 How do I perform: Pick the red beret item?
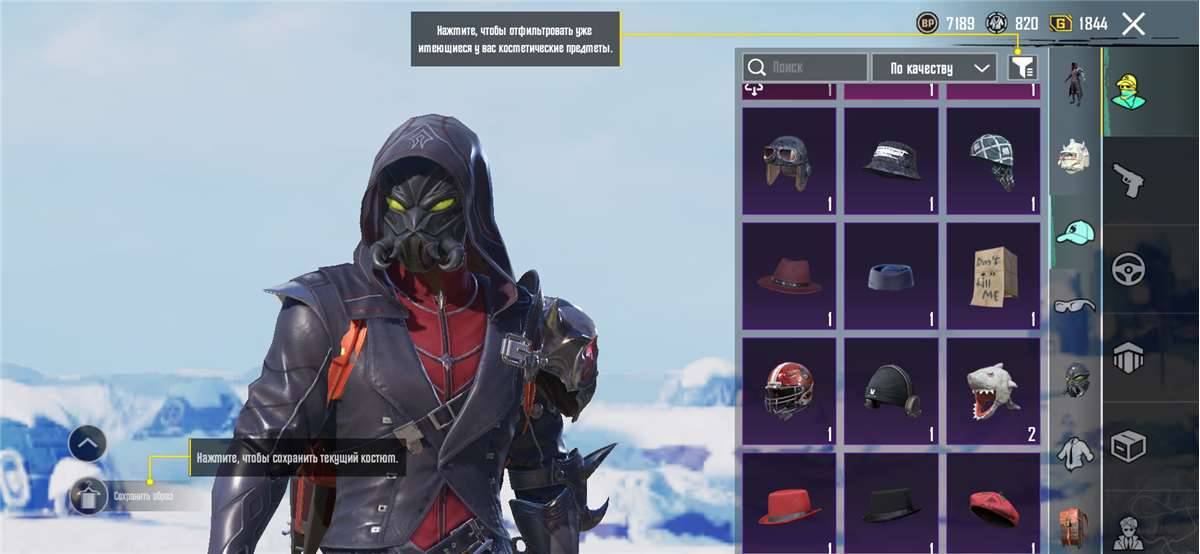tap(993, 503)
